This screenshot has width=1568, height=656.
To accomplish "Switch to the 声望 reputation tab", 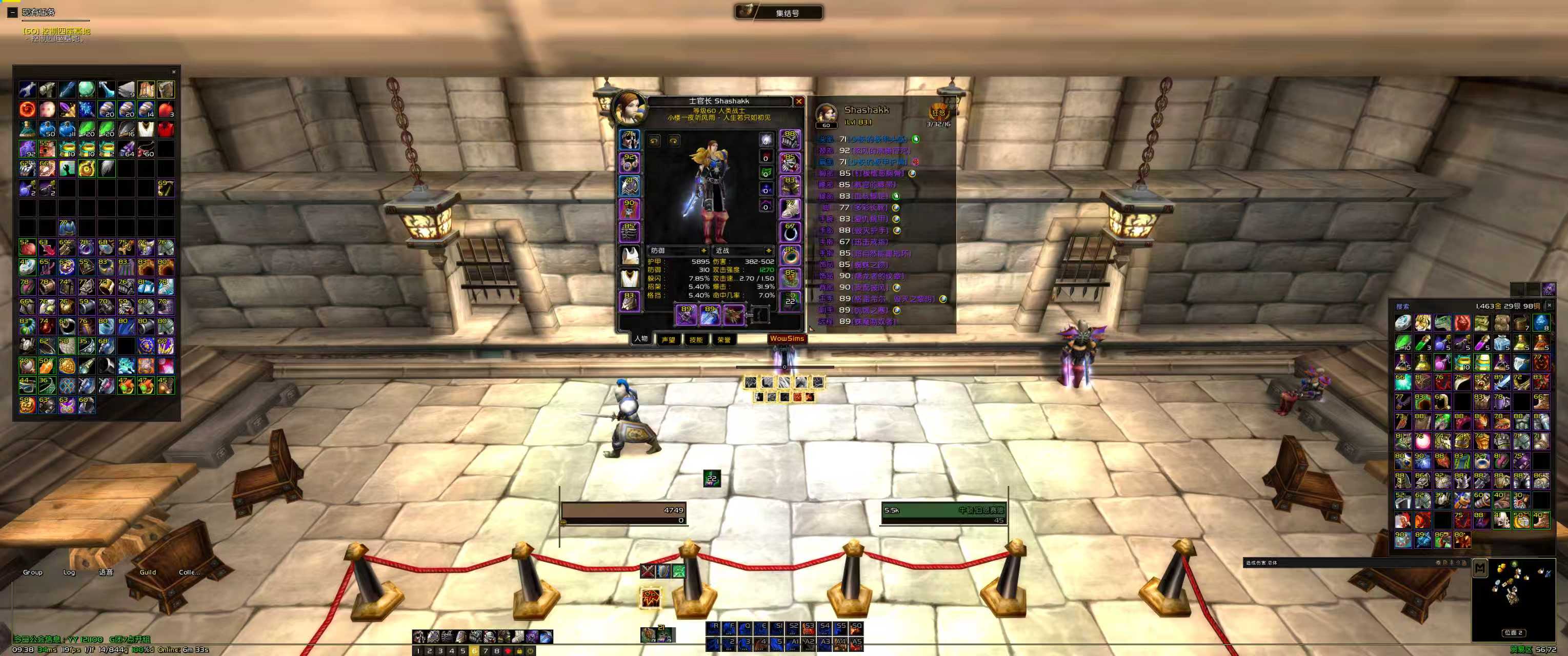I will pos(668,340).
